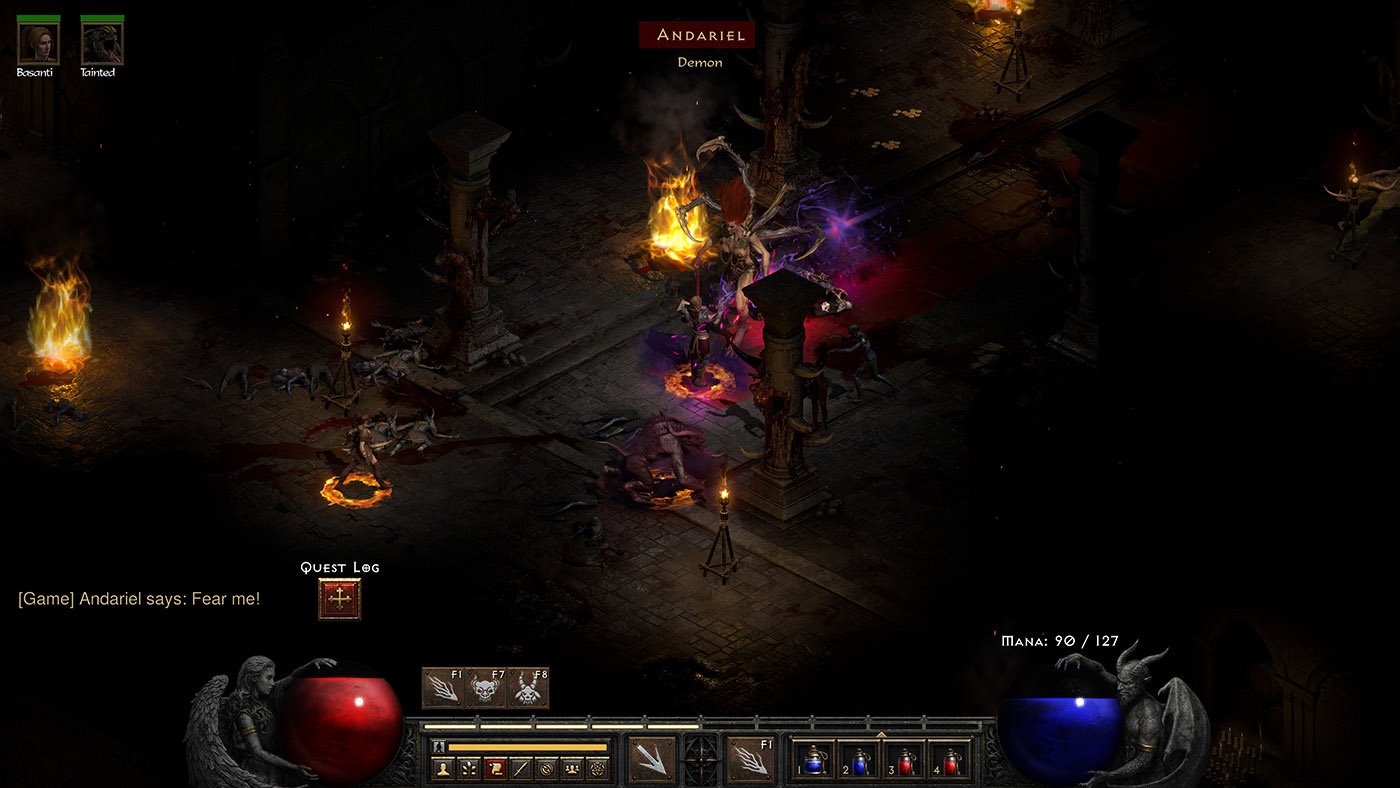Choose the F7 demon skull skill icon
The height and width of the screenshot is (788, 1400).
pos(485,688)
